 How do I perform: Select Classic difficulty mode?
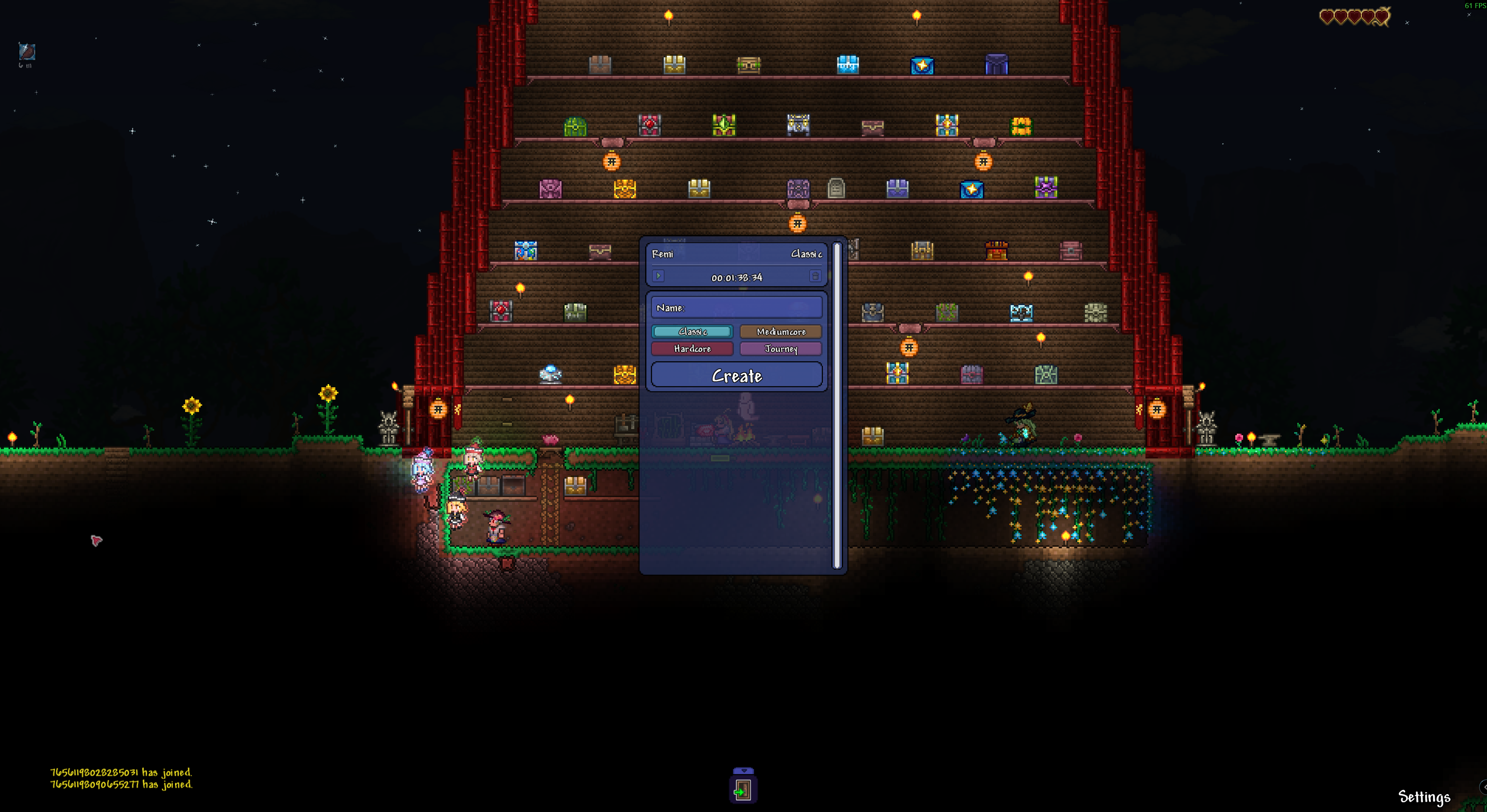click(x=692, y=332)
